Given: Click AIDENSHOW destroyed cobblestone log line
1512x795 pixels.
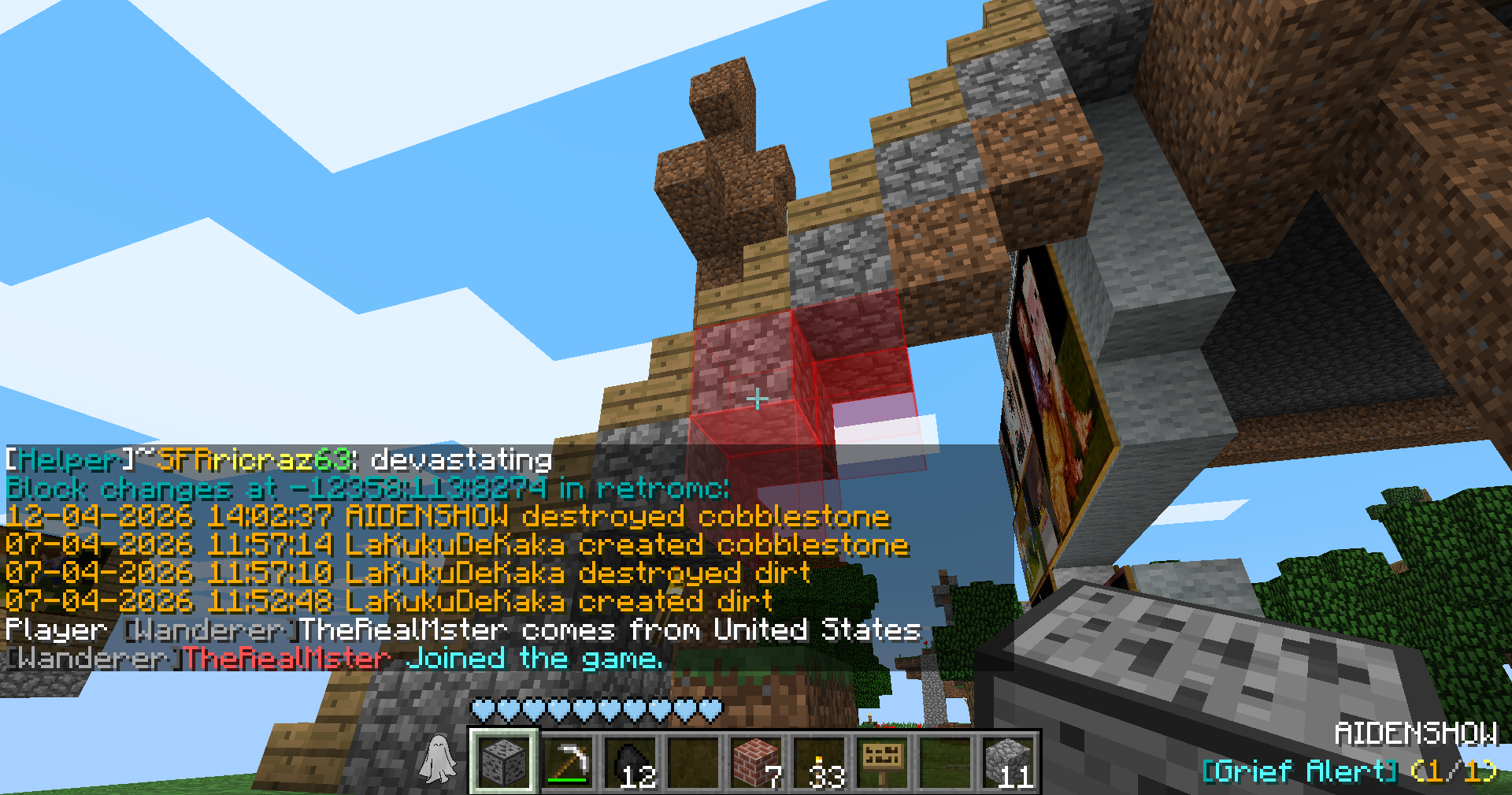Looking at the screenshot, I should pos(447,517).
